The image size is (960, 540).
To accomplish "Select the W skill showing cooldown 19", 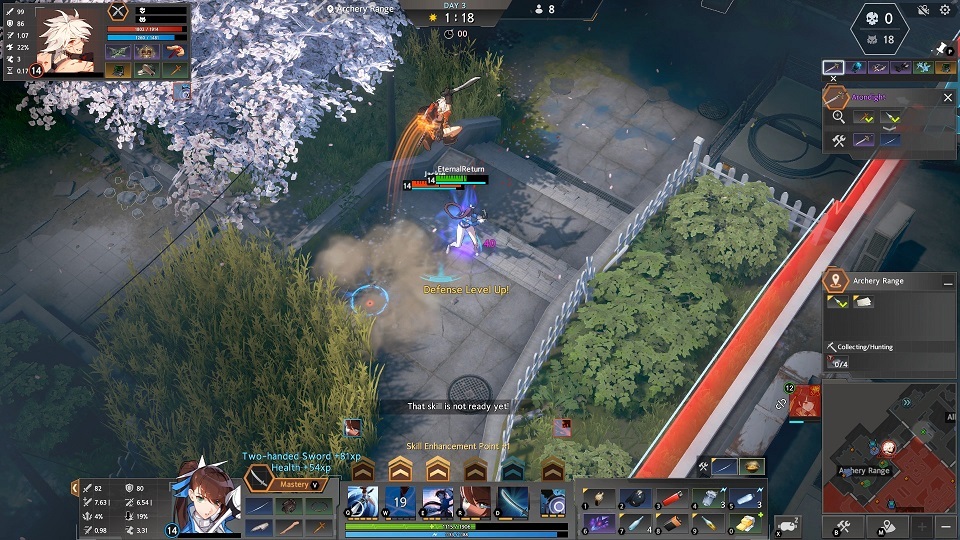I will point(400,502).
